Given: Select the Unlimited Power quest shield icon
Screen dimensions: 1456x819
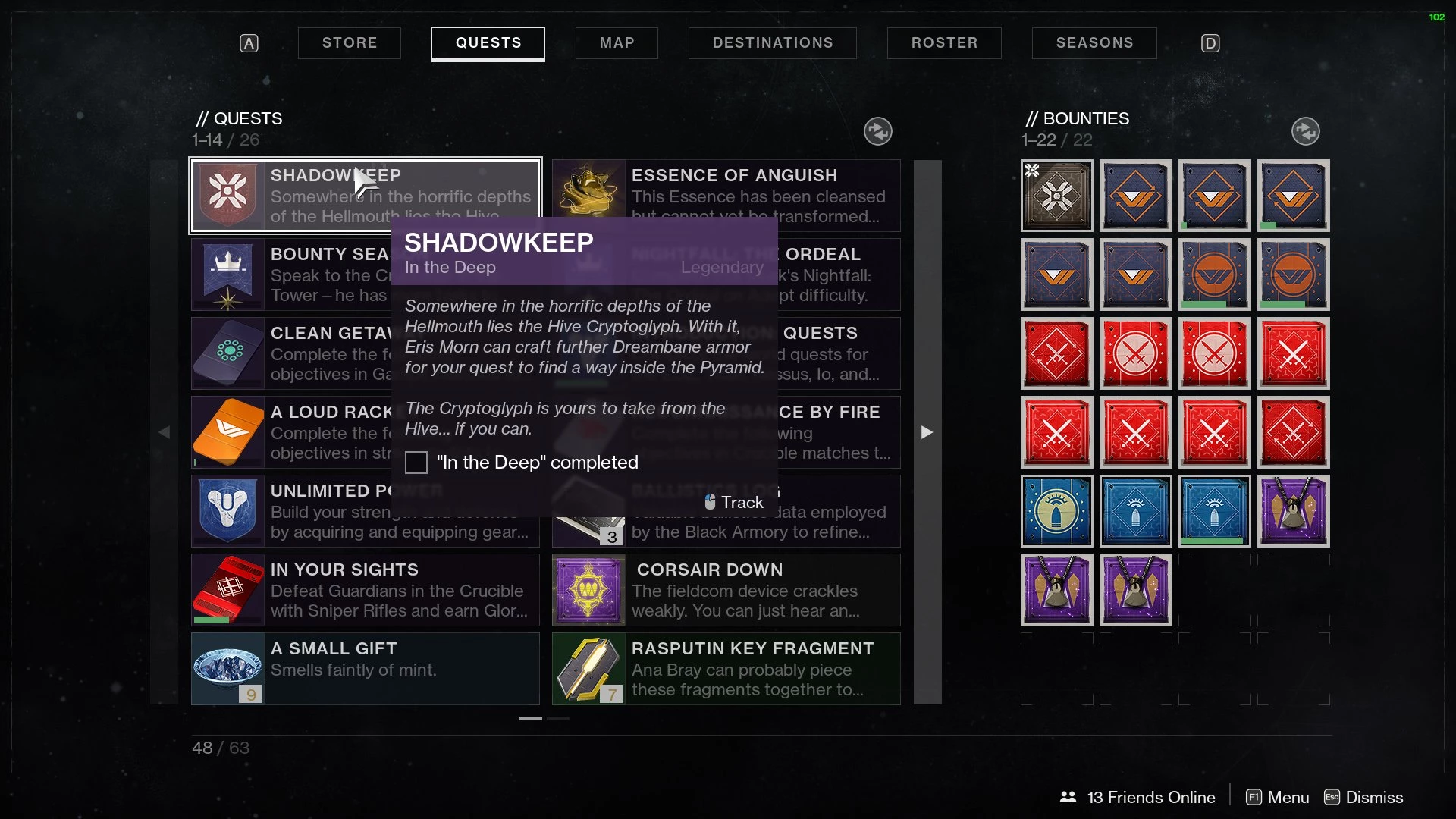Looking at the screenshot, I should [x=227, y=511].
